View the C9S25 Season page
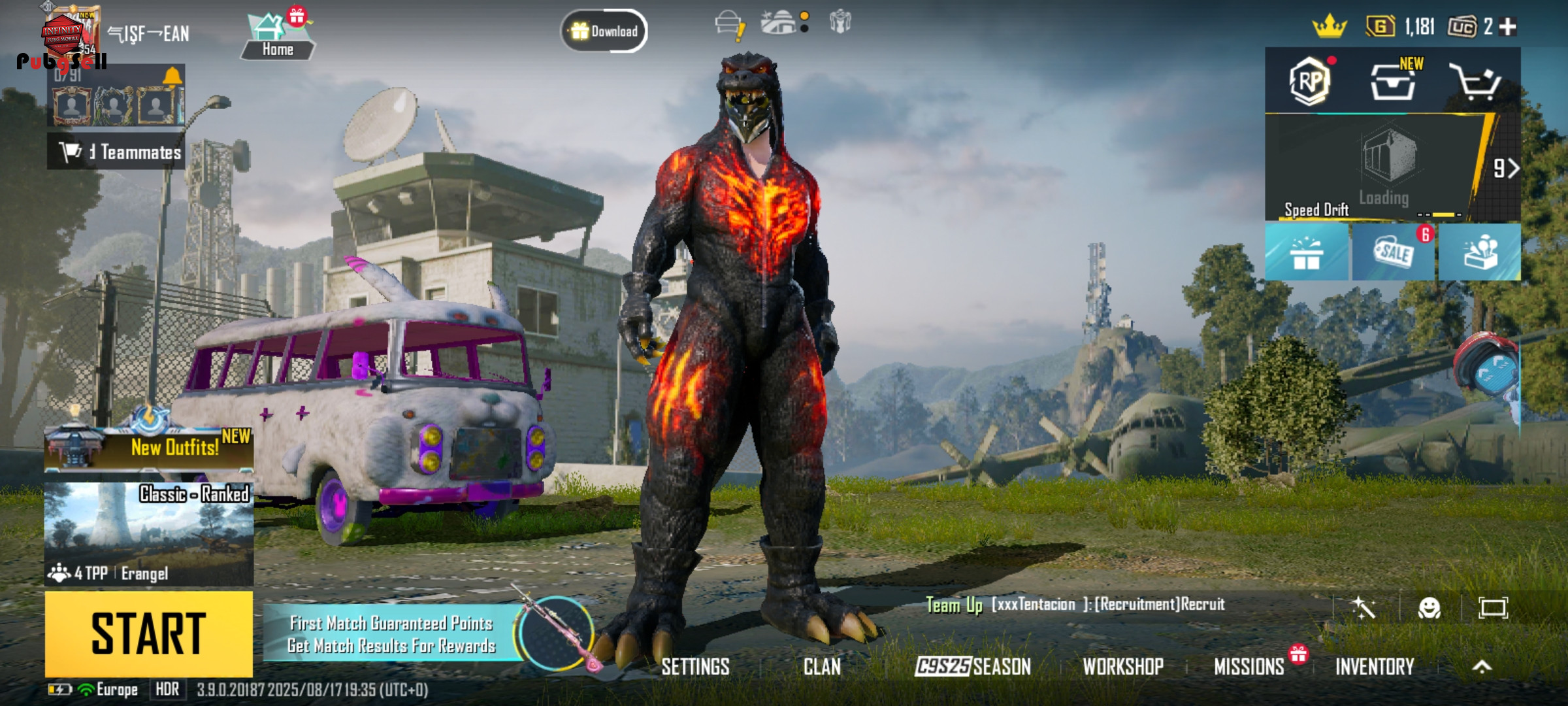Screen dimensions: 1568x706 click(x=973, y=667)
